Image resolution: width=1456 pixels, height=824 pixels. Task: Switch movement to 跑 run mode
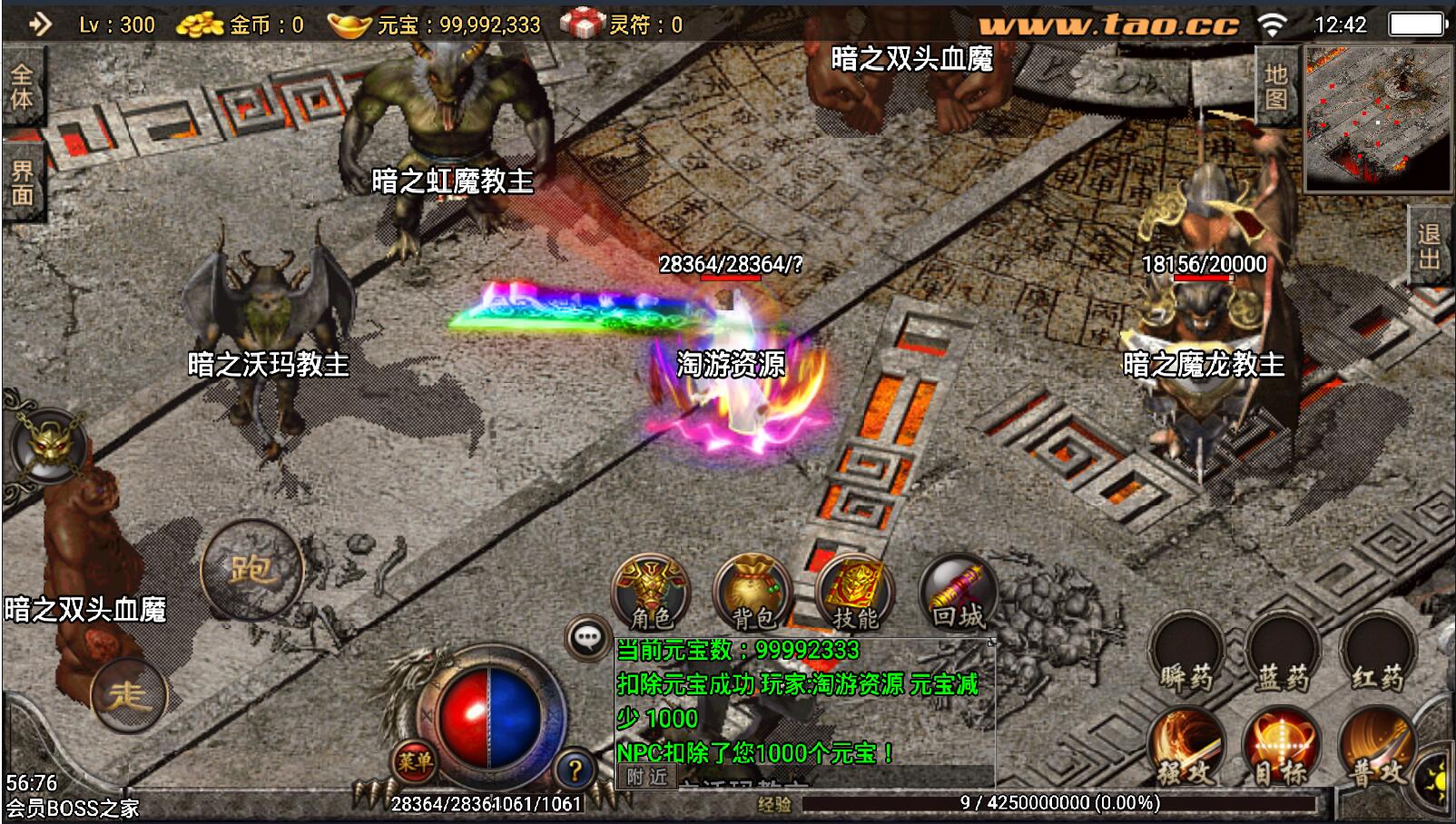coord(251,570)
